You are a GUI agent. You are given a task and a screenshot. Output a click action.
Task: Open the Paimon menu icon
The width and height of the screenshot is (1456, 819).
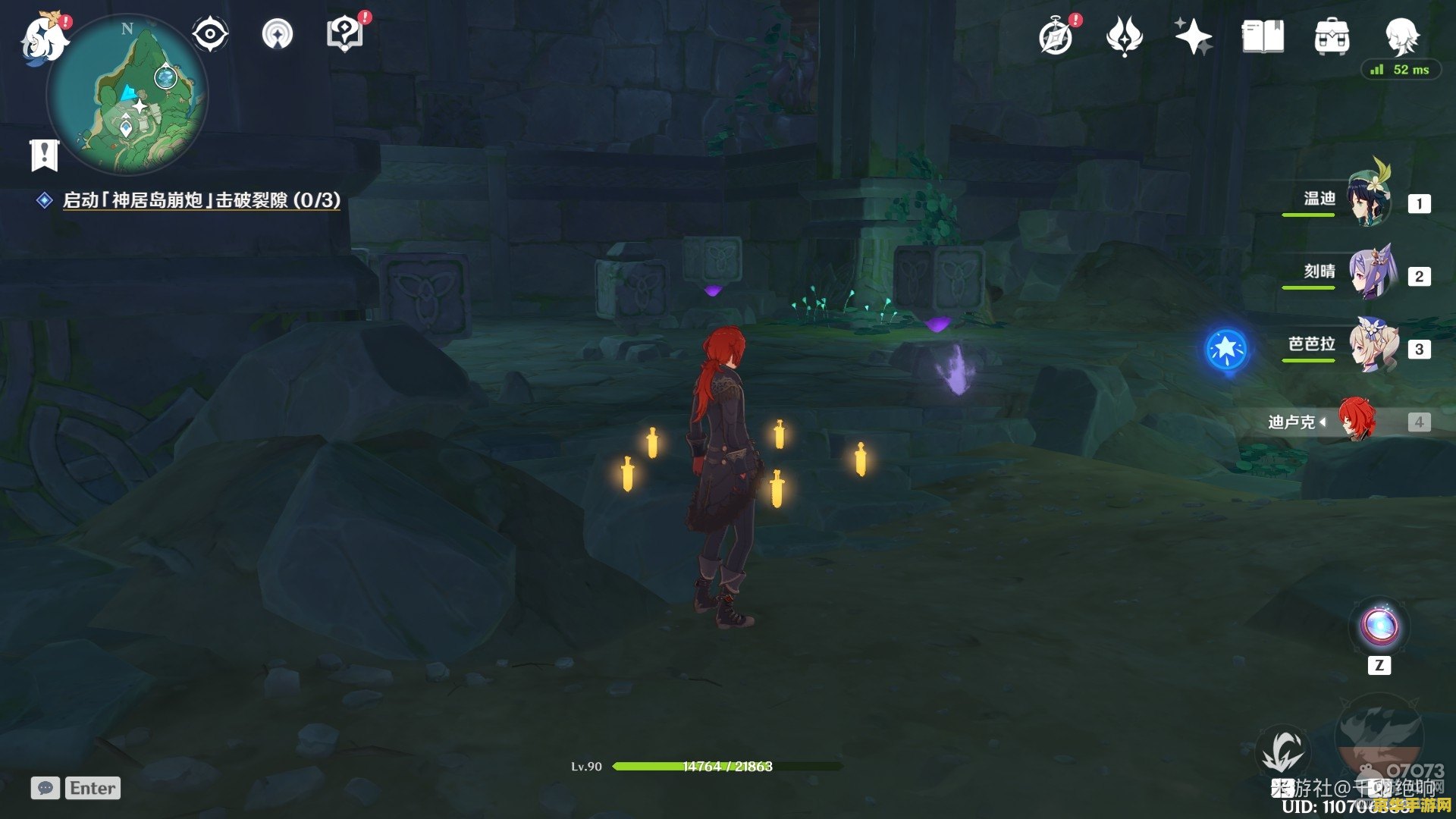(x=44, y=38)
